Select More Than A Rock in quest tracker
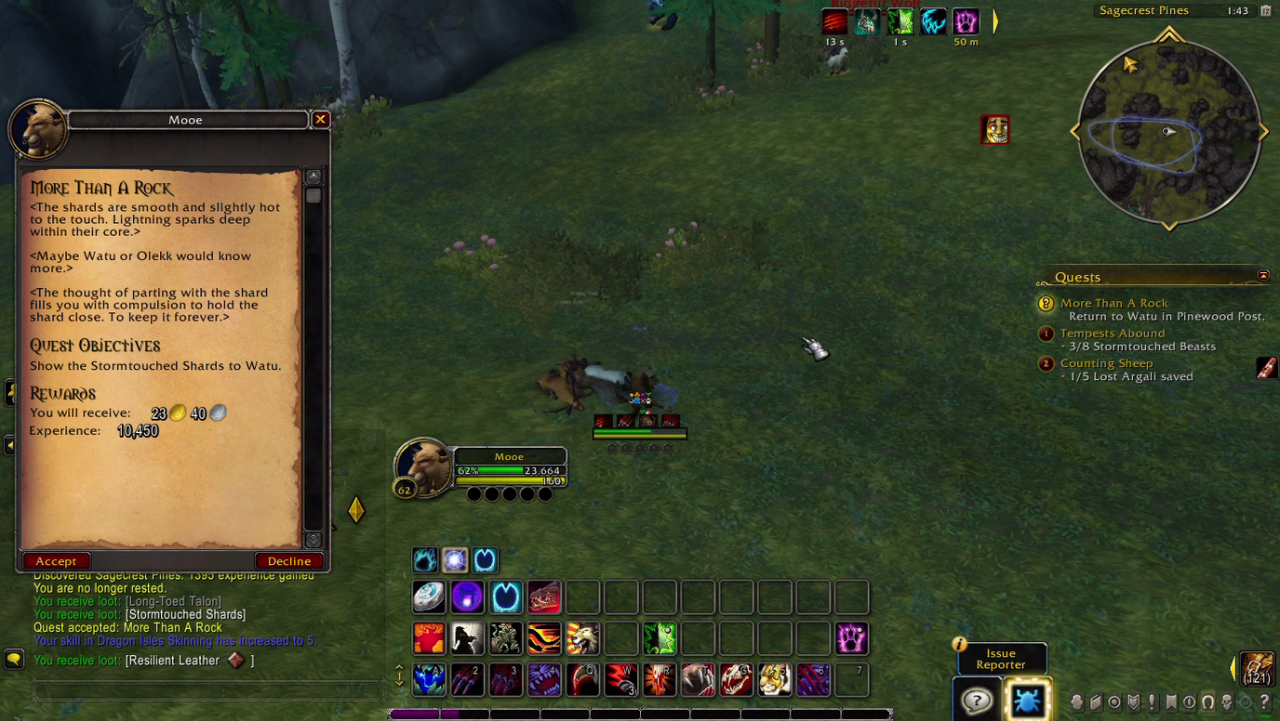The height and width of the screenshot is (721, 1280). click(x=1113, y=303)
